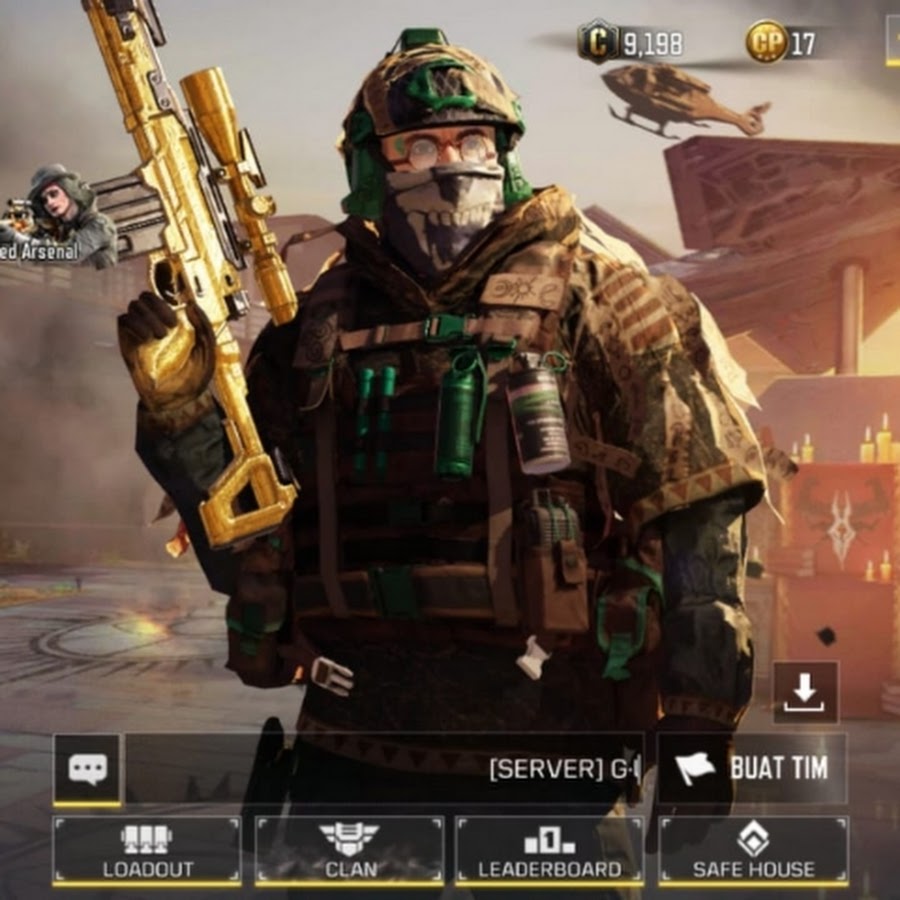900x900 pixels.
Task: Open the Clan menu
Action: pos(349,851)
